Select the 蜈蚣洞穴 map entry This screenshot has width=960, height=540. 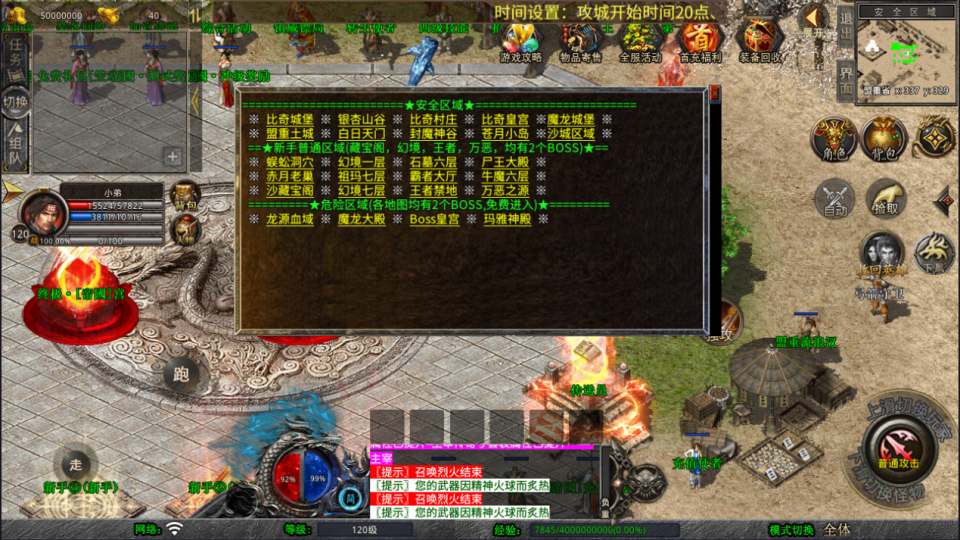coord(290,162)
